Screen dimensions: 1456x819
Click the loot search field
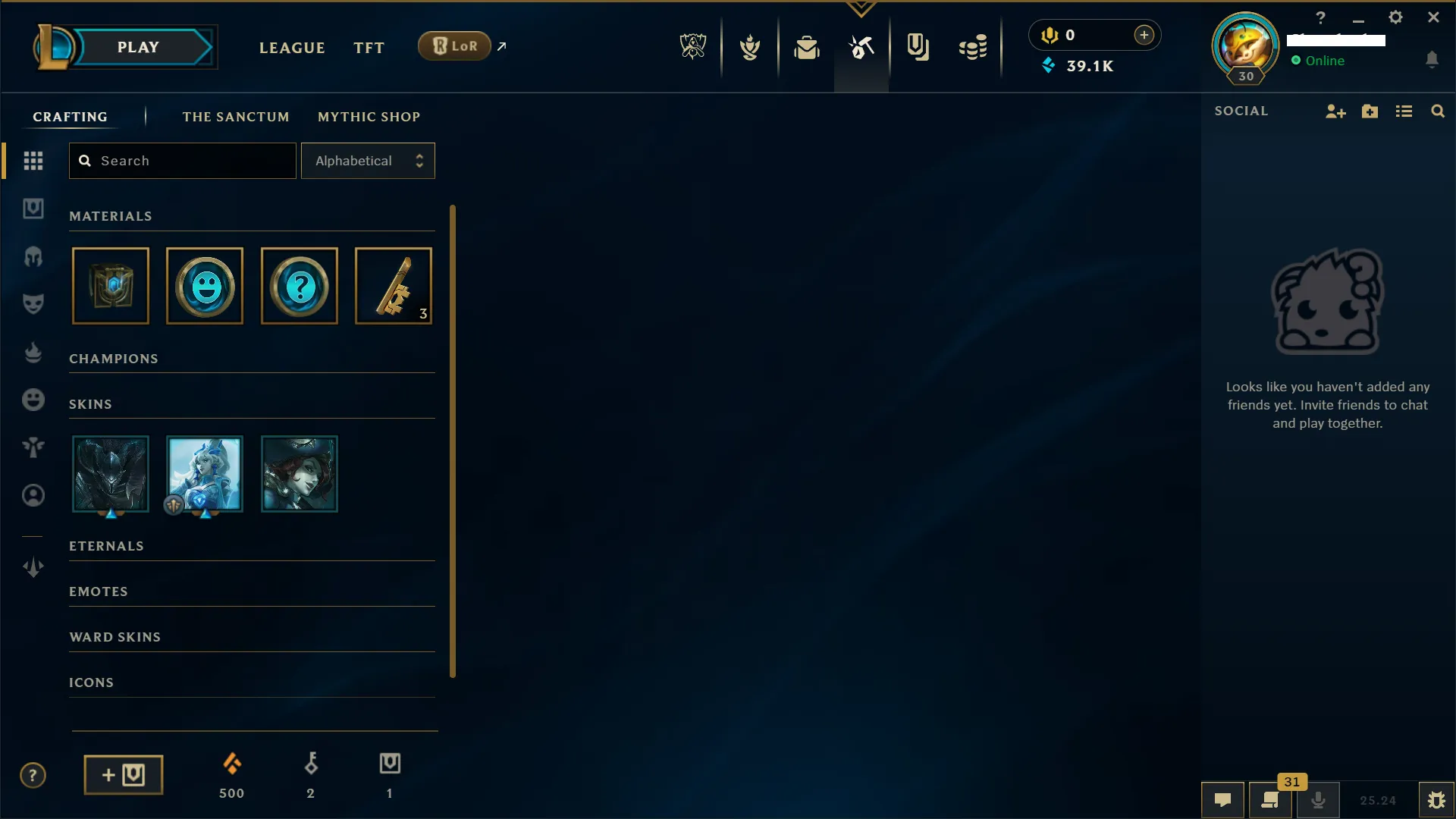(x=182, y=161)
